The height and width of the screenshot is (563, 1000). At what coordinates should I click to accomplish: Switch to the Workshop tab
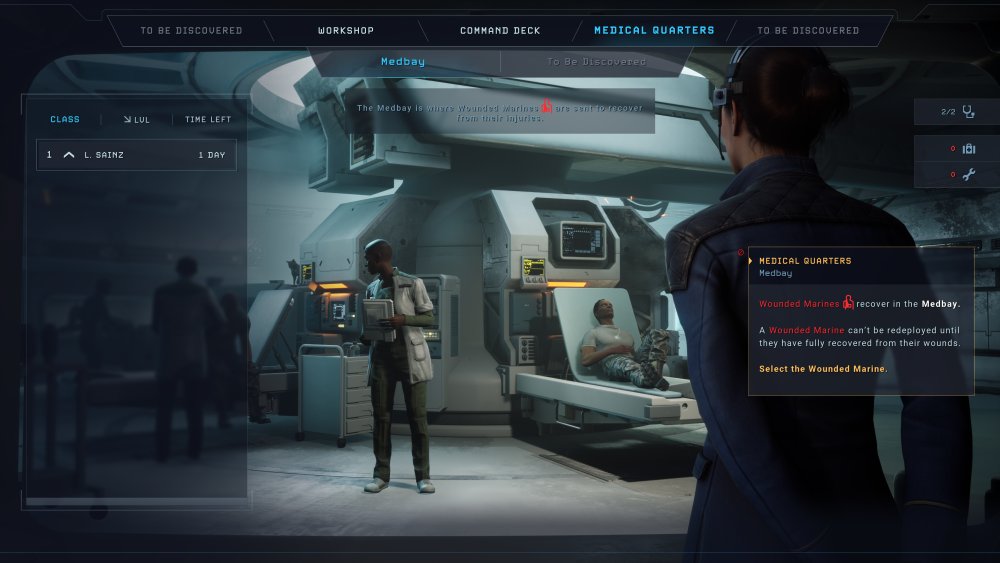tap(346, 31)
